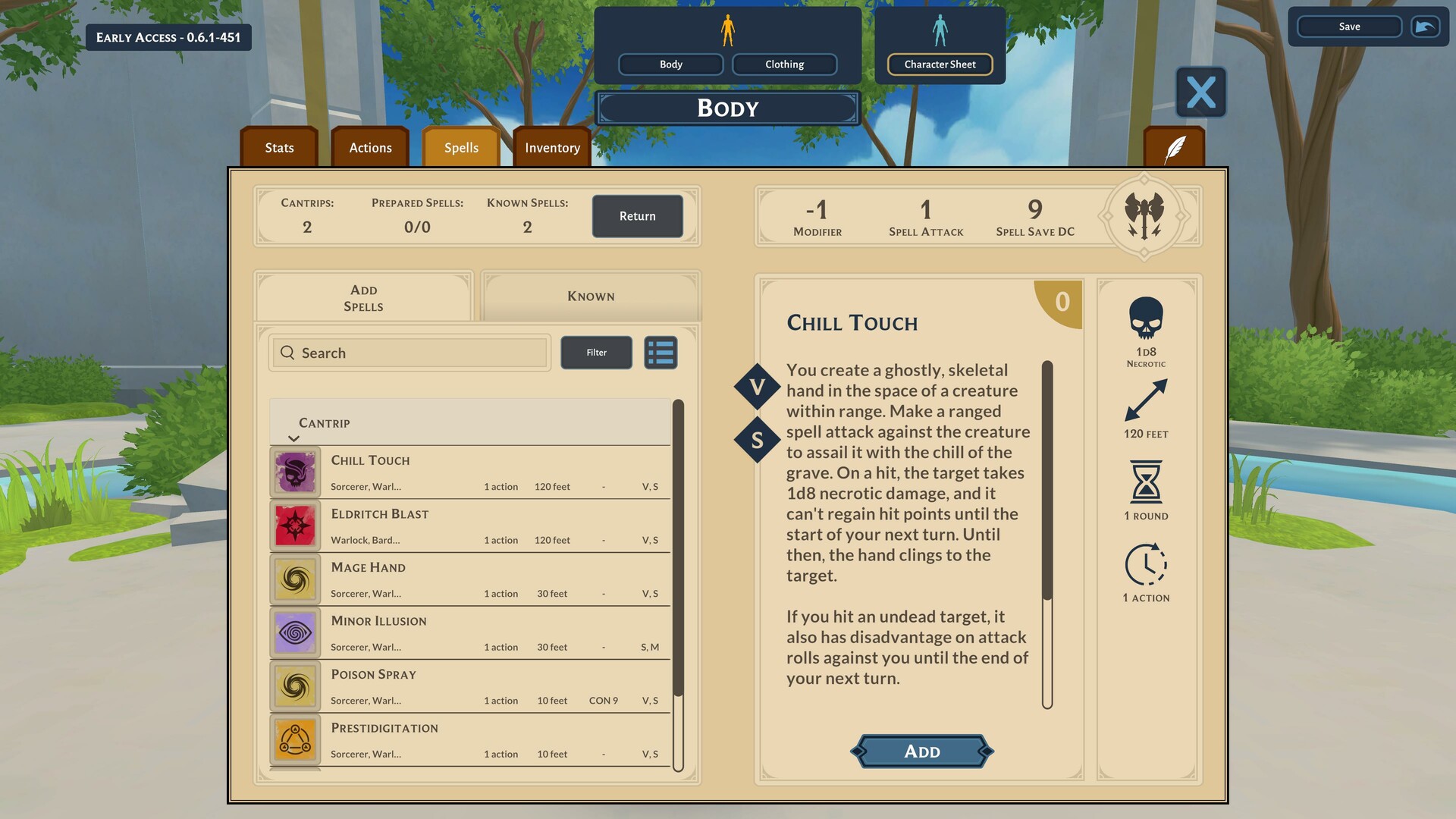
Task: Select the Mage Hand spell icon
Action: tap(295, 579)
